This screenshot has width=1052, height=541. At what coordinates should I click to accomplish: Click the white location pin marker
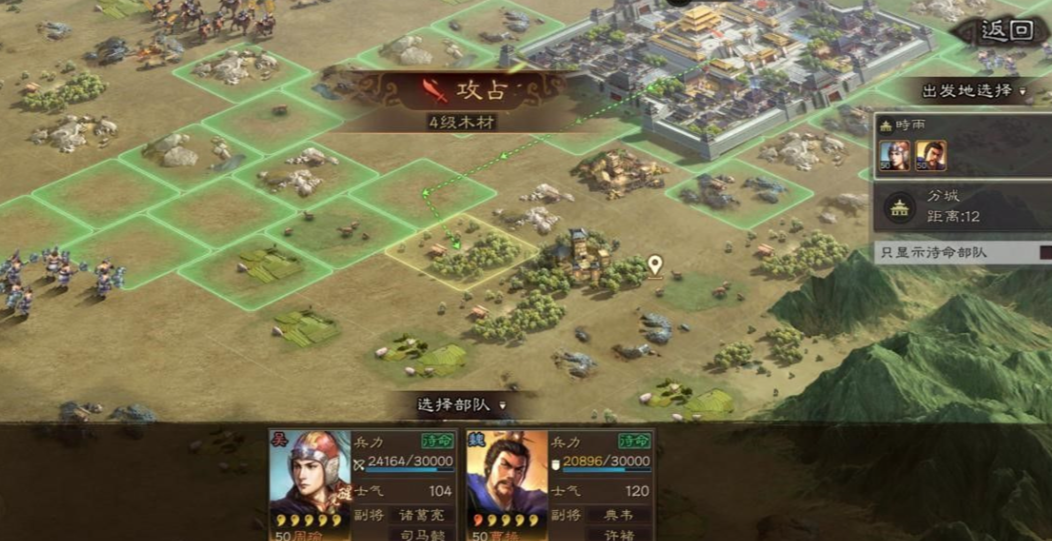pos(655,265)
